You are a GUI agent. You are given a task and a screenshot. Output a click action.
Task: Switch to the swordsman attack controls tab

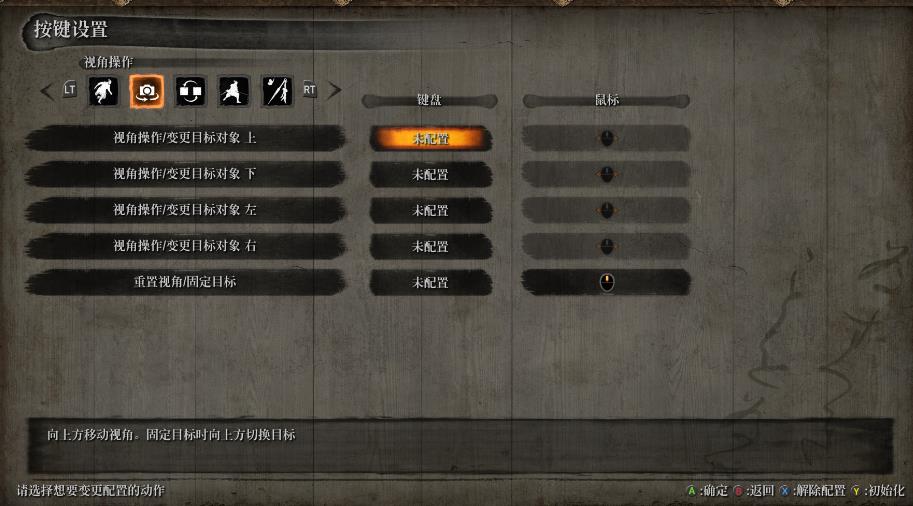pyautogui.click(x=234, y=91)
